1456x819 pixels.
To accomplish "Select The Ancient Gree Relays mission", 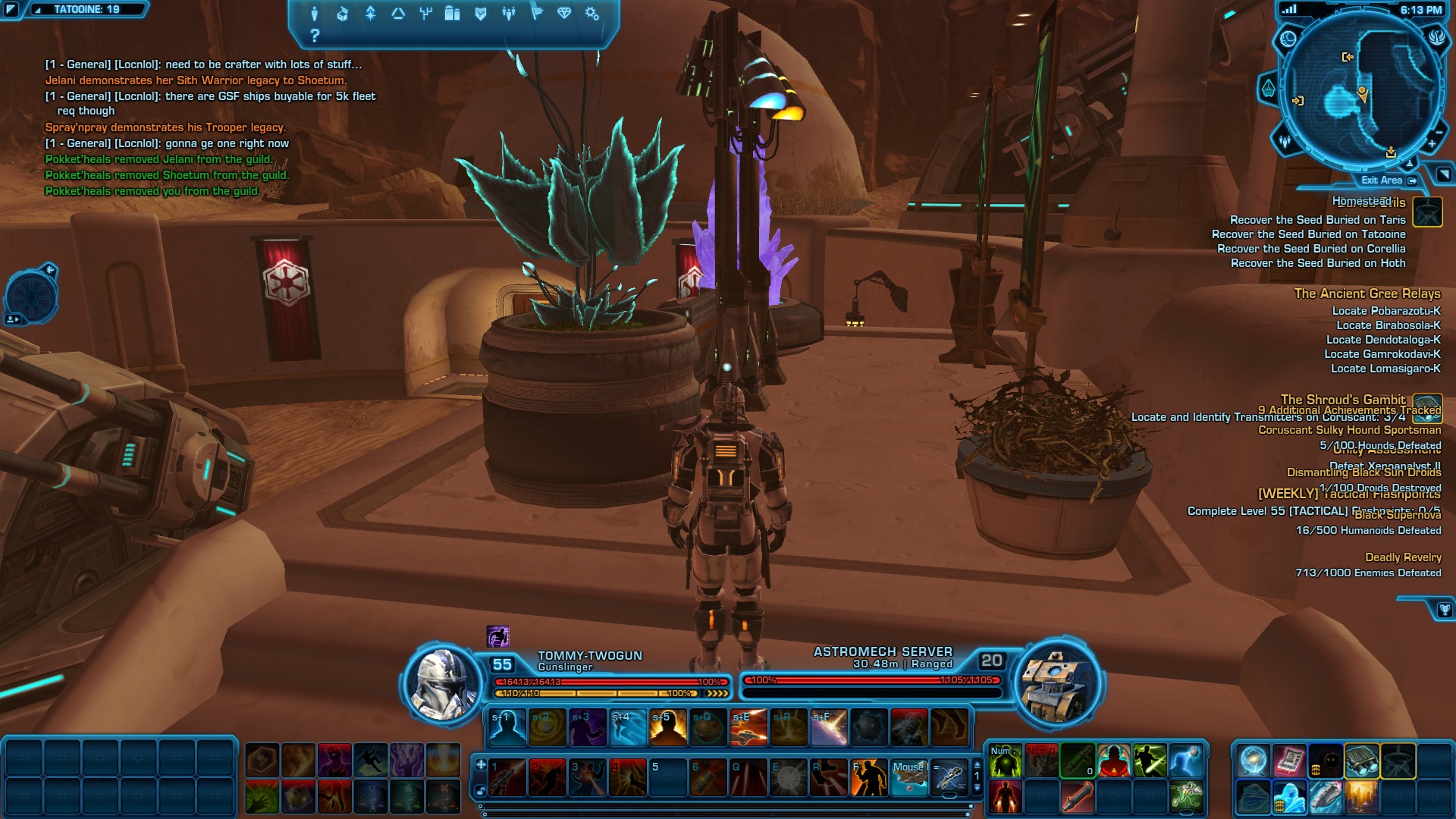I will point(1367,293).
